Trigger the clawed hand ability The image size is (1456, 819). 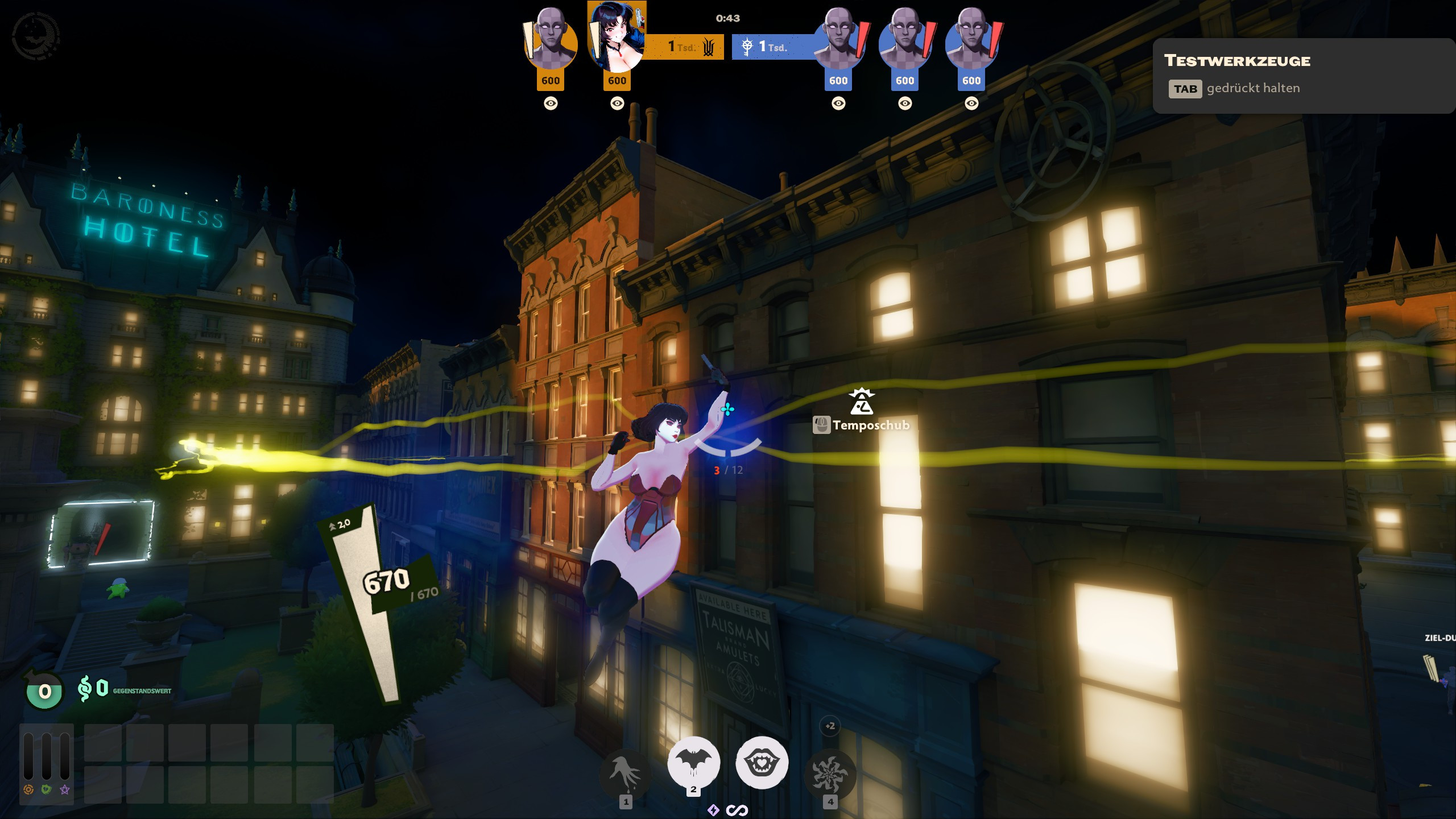click(625, 775)
